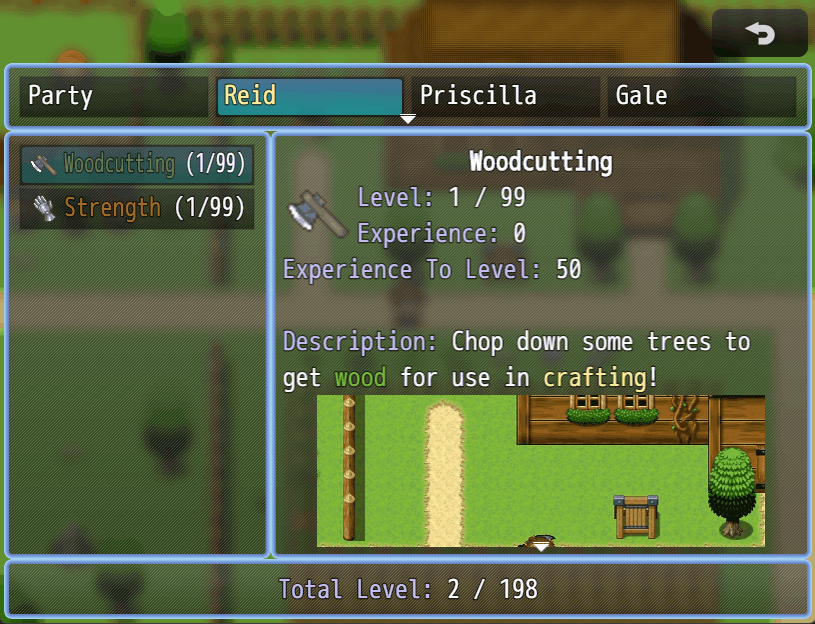Open Priscilla's skill list
The width and height of the screenshot is (815, 624).
click(x=505, y=97)
